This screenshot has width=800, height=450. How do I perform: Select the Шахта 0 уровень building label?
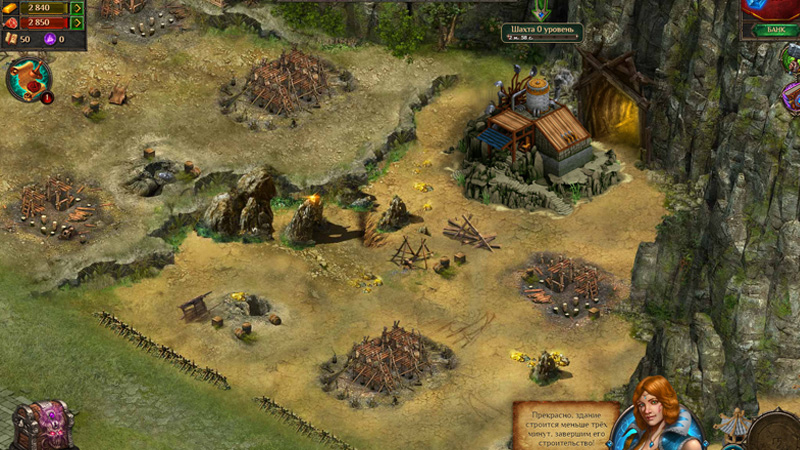point(541,32)
